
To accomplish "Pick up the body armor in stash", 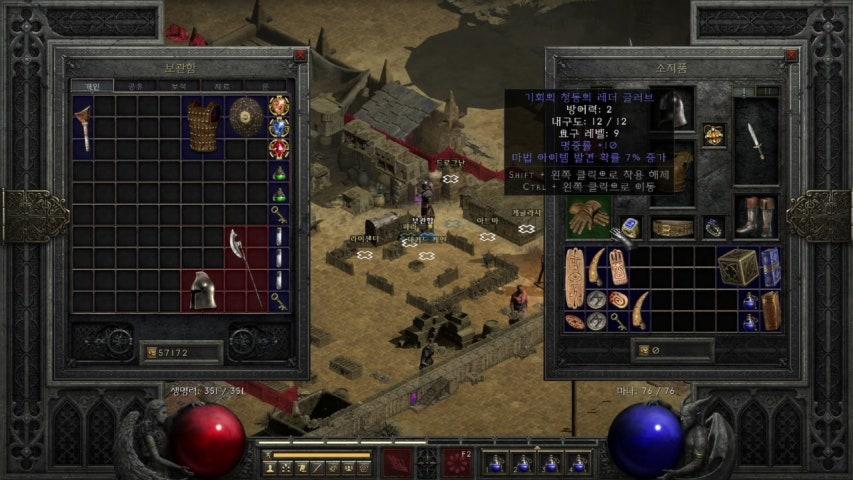I will (204, 125).
